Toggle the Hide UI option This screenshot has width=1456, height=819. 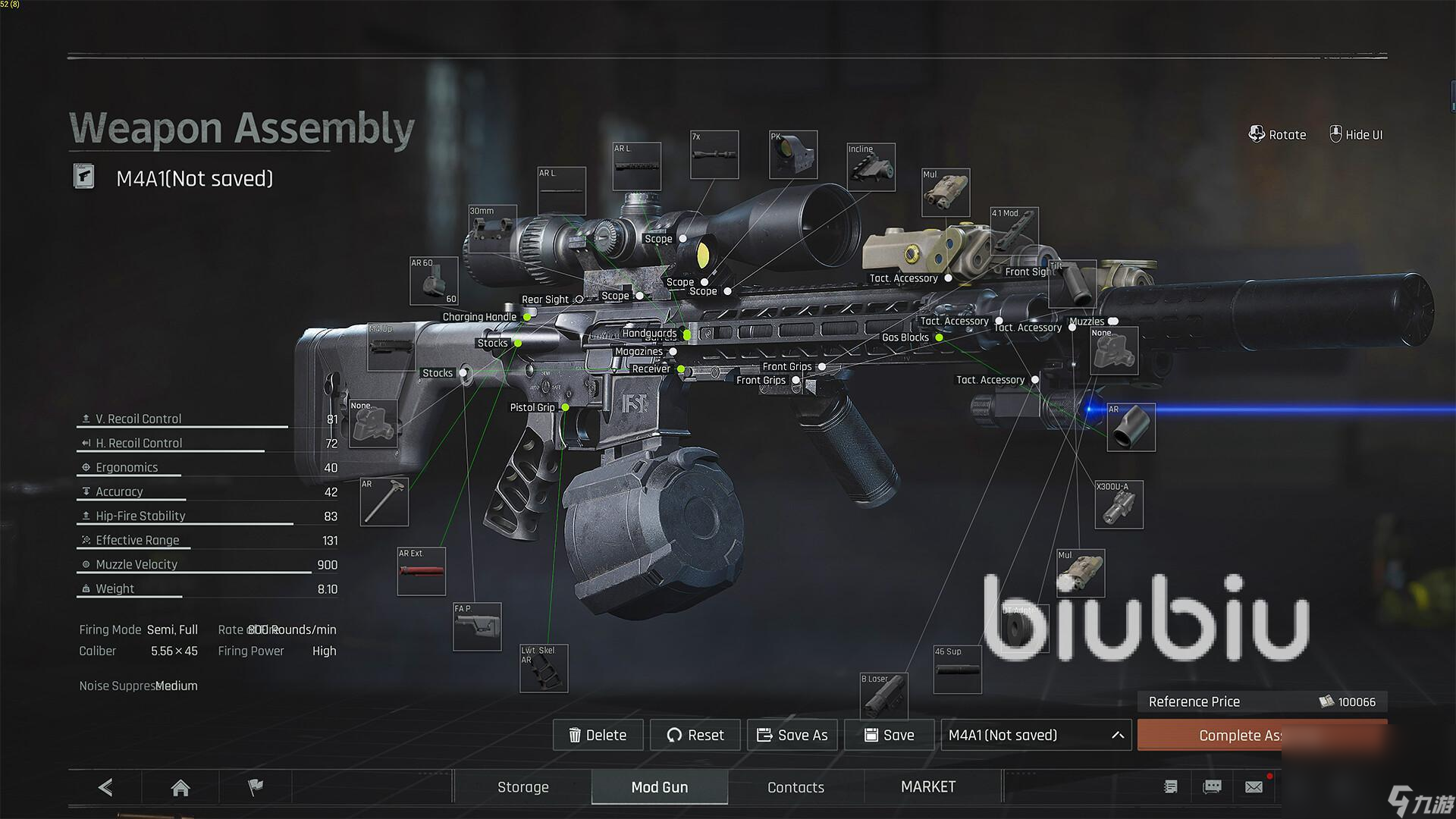[1356, 135]
